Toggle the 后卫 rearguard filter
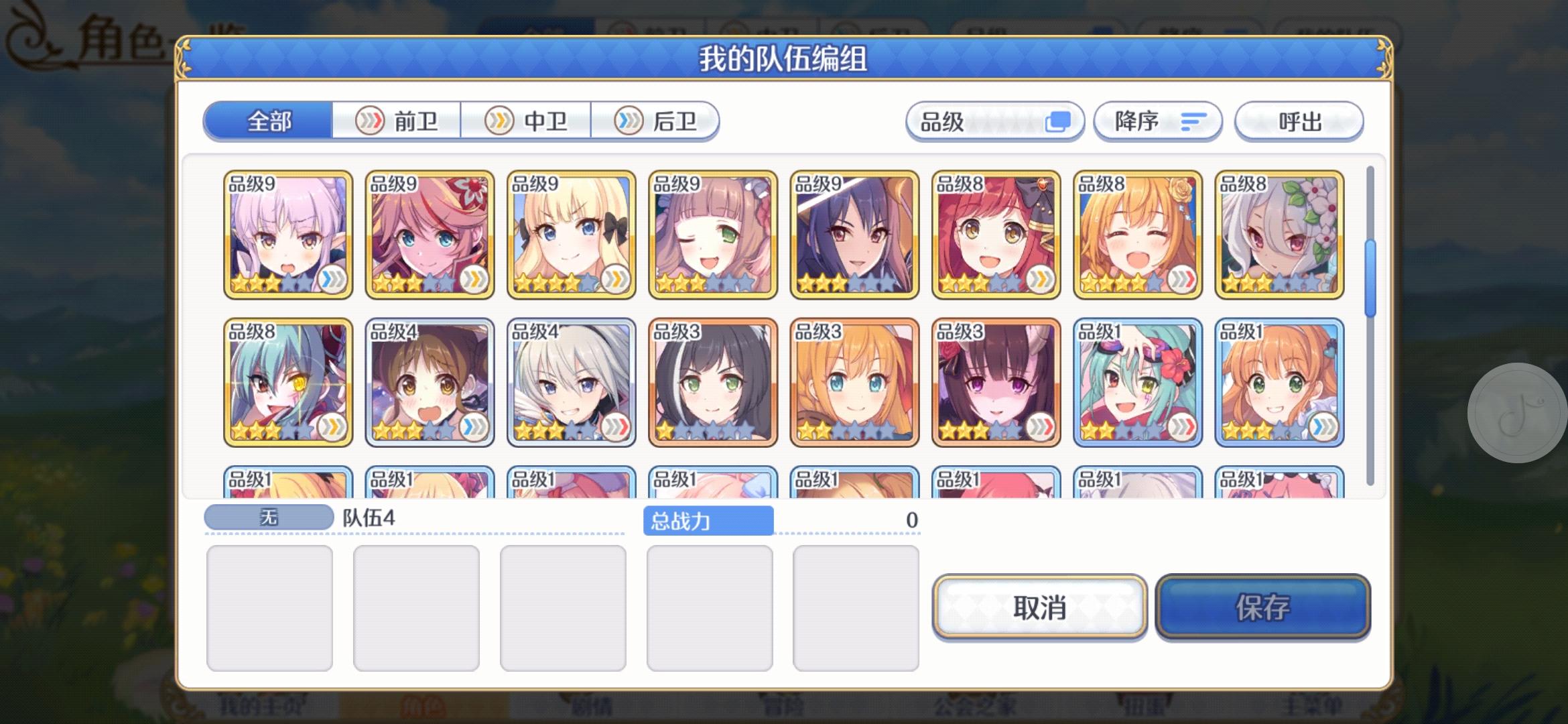 click(x=660, y=121)
